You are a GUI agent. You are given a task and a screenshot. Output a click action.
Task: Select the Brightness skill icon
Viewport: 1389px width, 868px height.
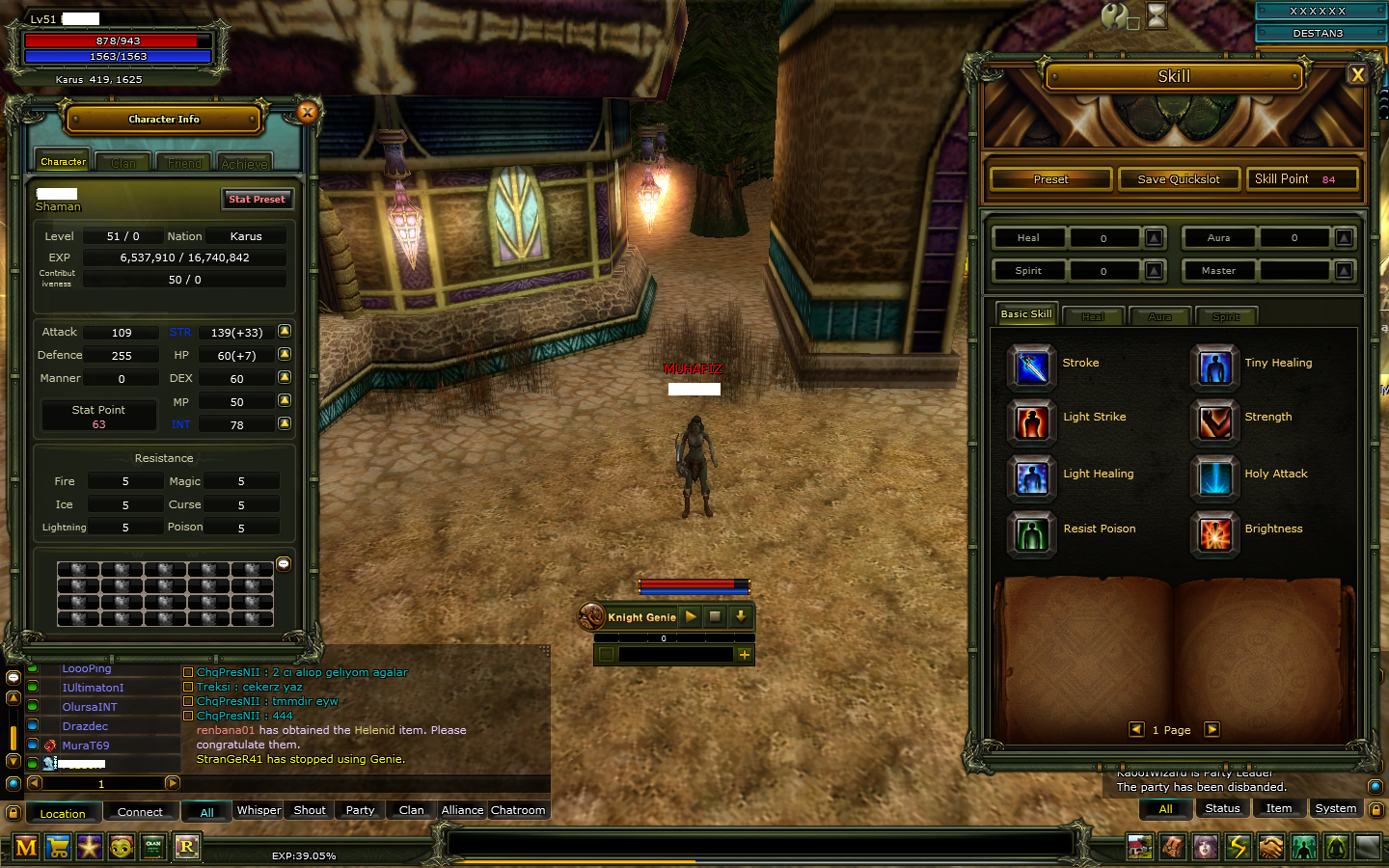1214,532
